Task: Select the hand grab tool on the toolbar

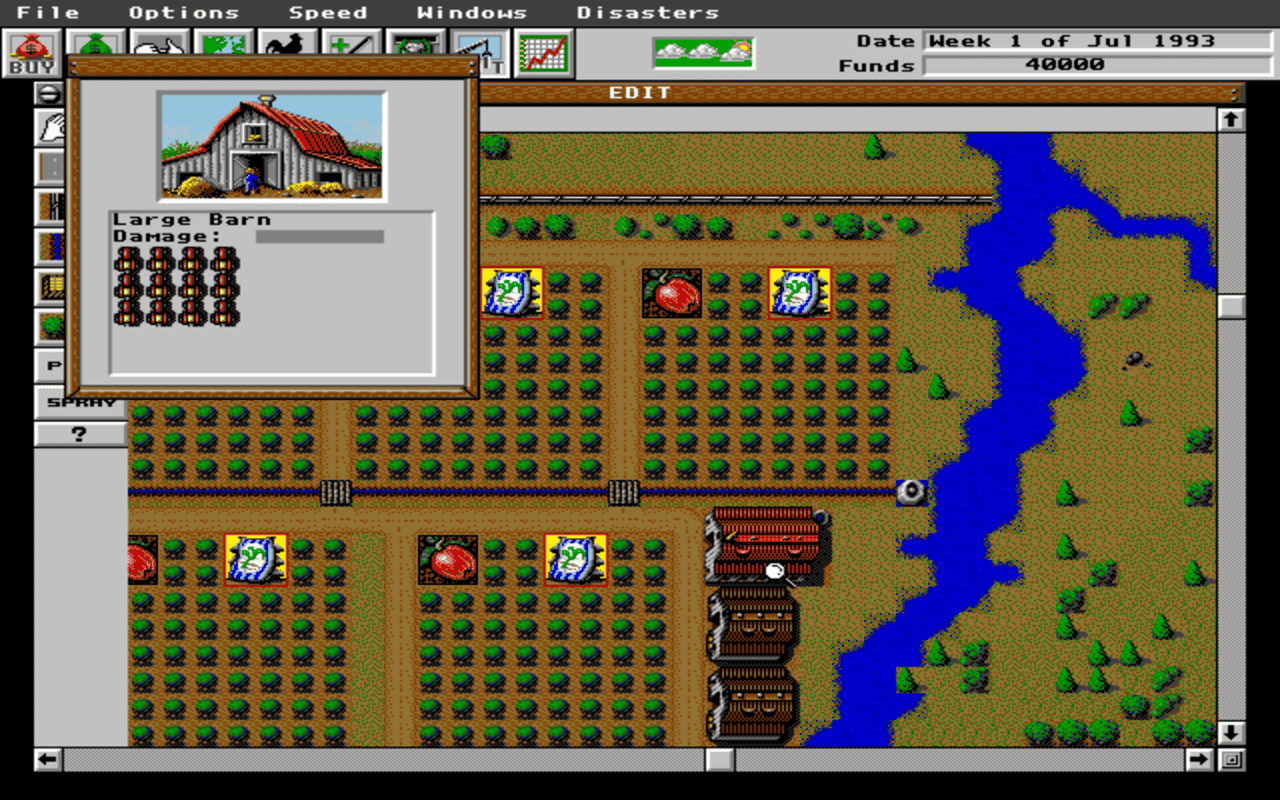Action: tap(158, 45)
